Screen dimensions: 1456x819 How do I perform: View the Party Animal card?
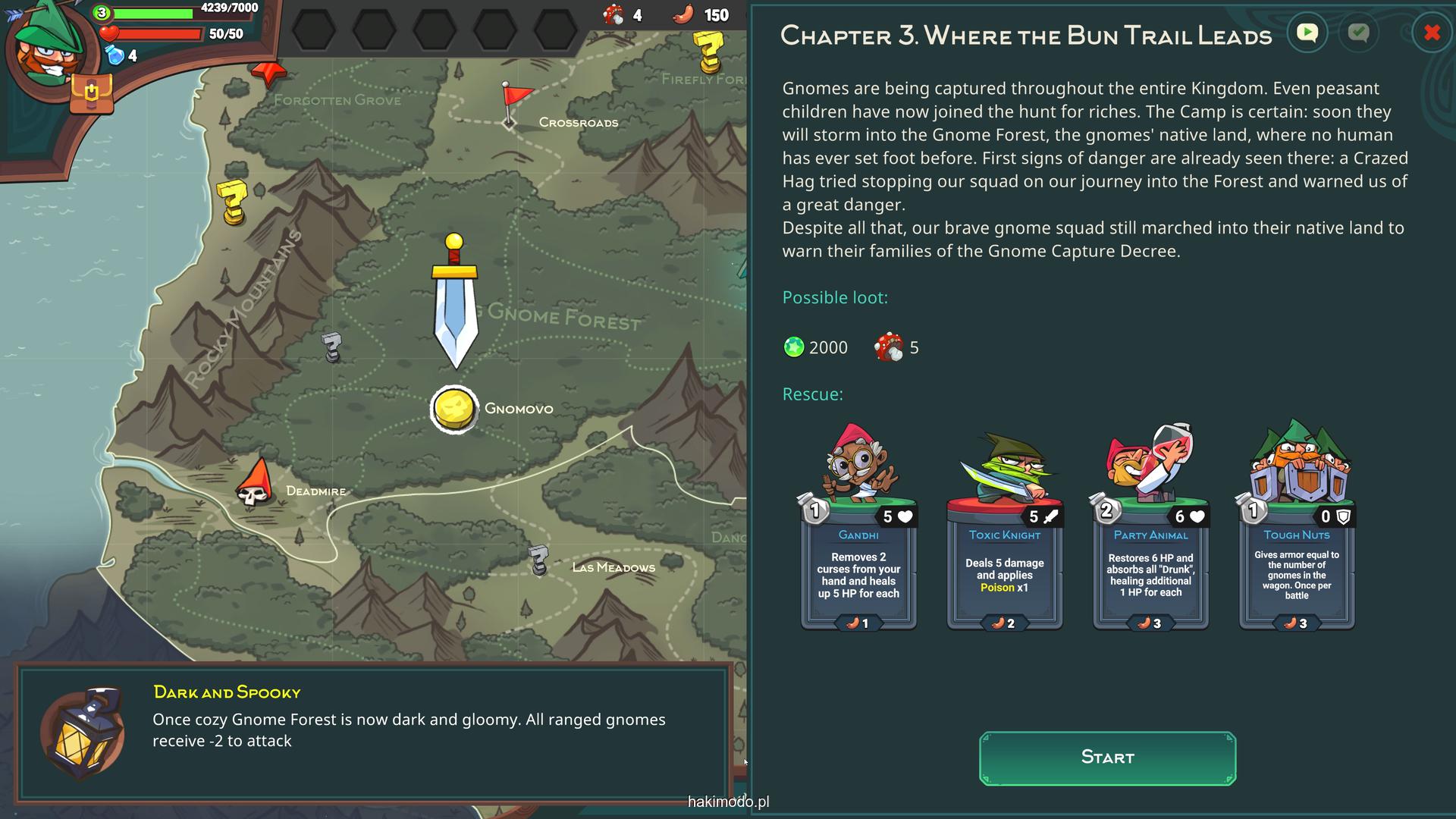[1150, 531]
